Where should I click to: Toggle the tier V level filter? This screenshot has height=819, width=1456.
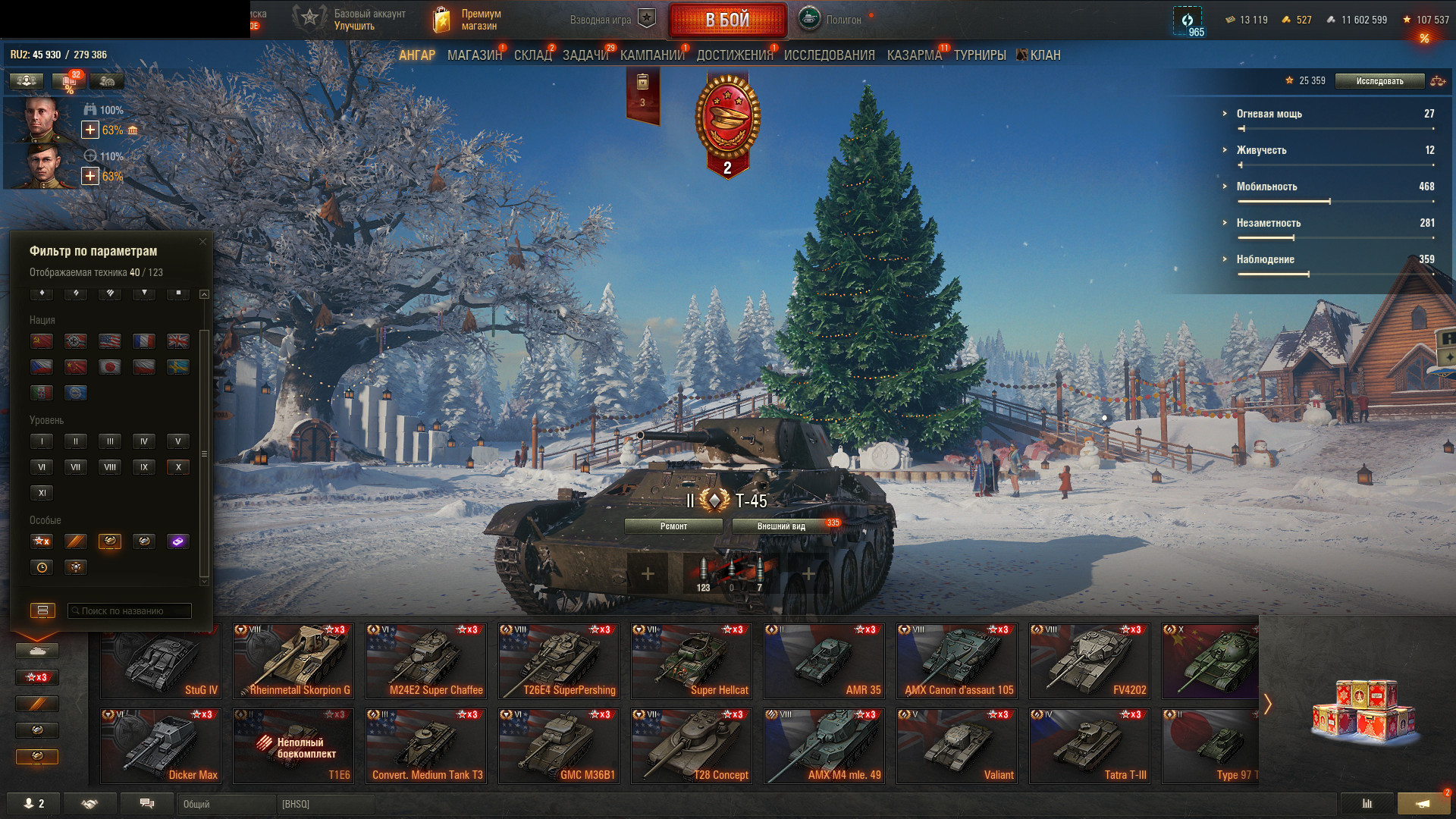point(178,441)
